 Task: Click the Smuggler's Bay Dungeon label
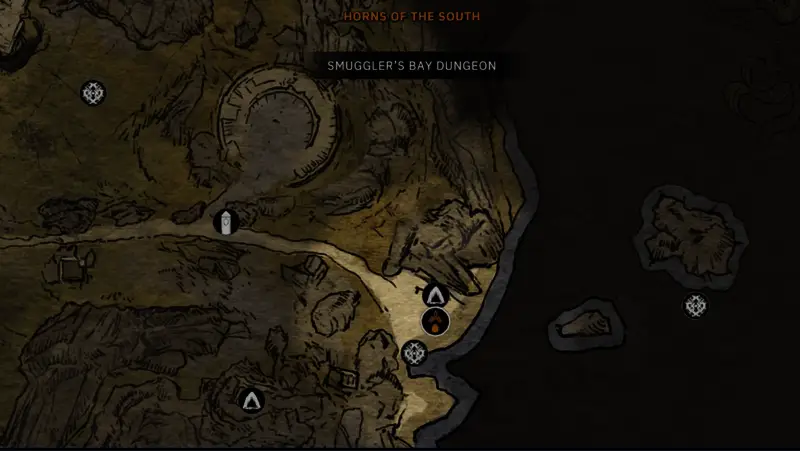[x=412, y=66]
